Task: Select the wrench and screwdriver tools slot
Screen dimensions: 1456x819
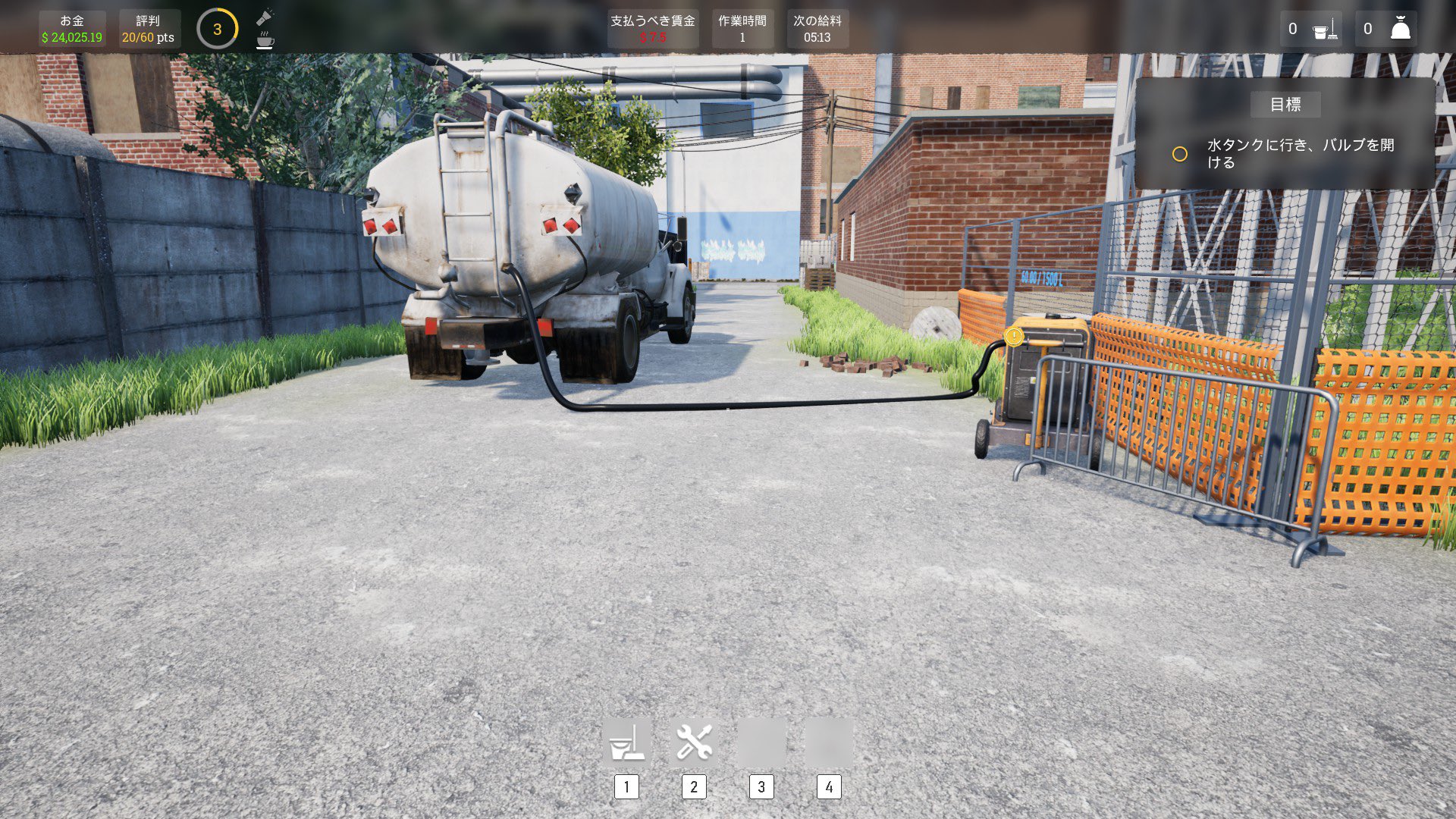Action: click(x=694, y=742)
